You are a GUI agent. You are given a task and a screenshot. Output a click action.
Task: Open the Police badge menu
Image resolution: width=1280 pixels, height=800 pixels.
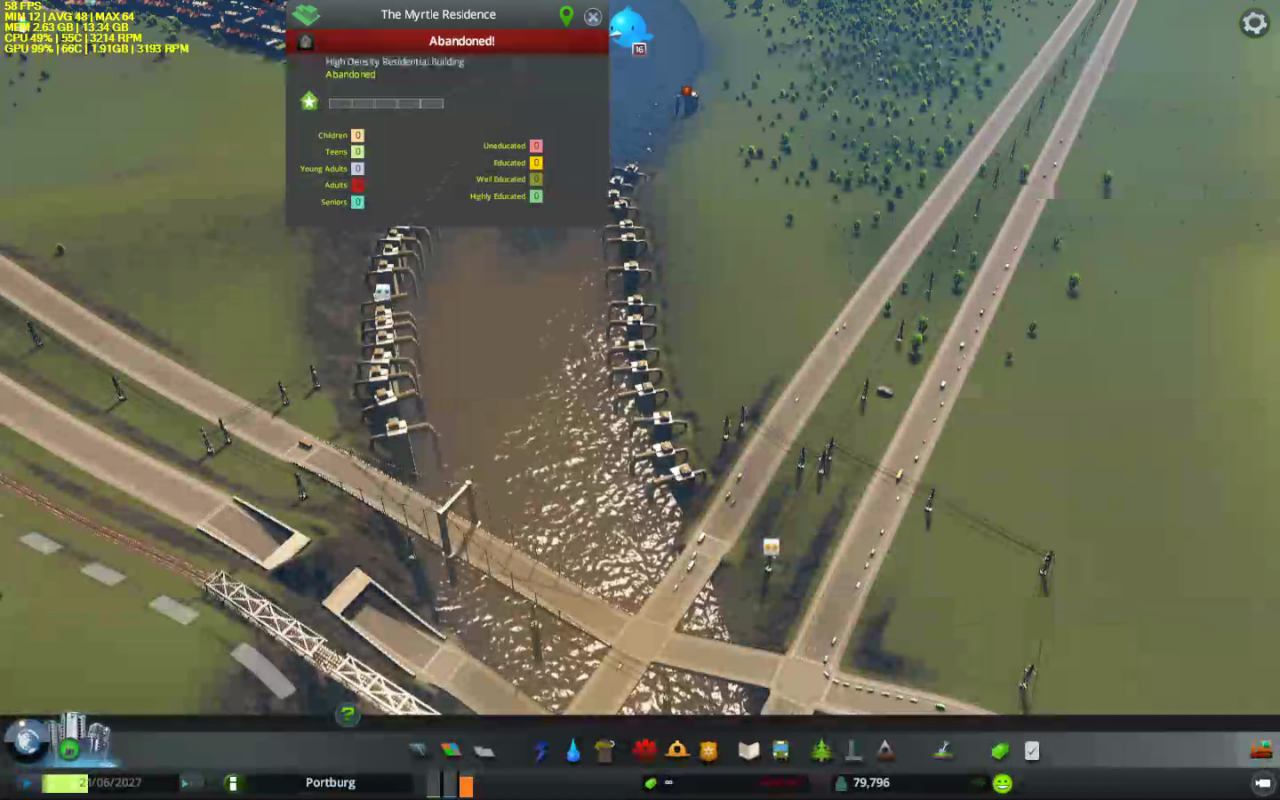tap(709, 751)
